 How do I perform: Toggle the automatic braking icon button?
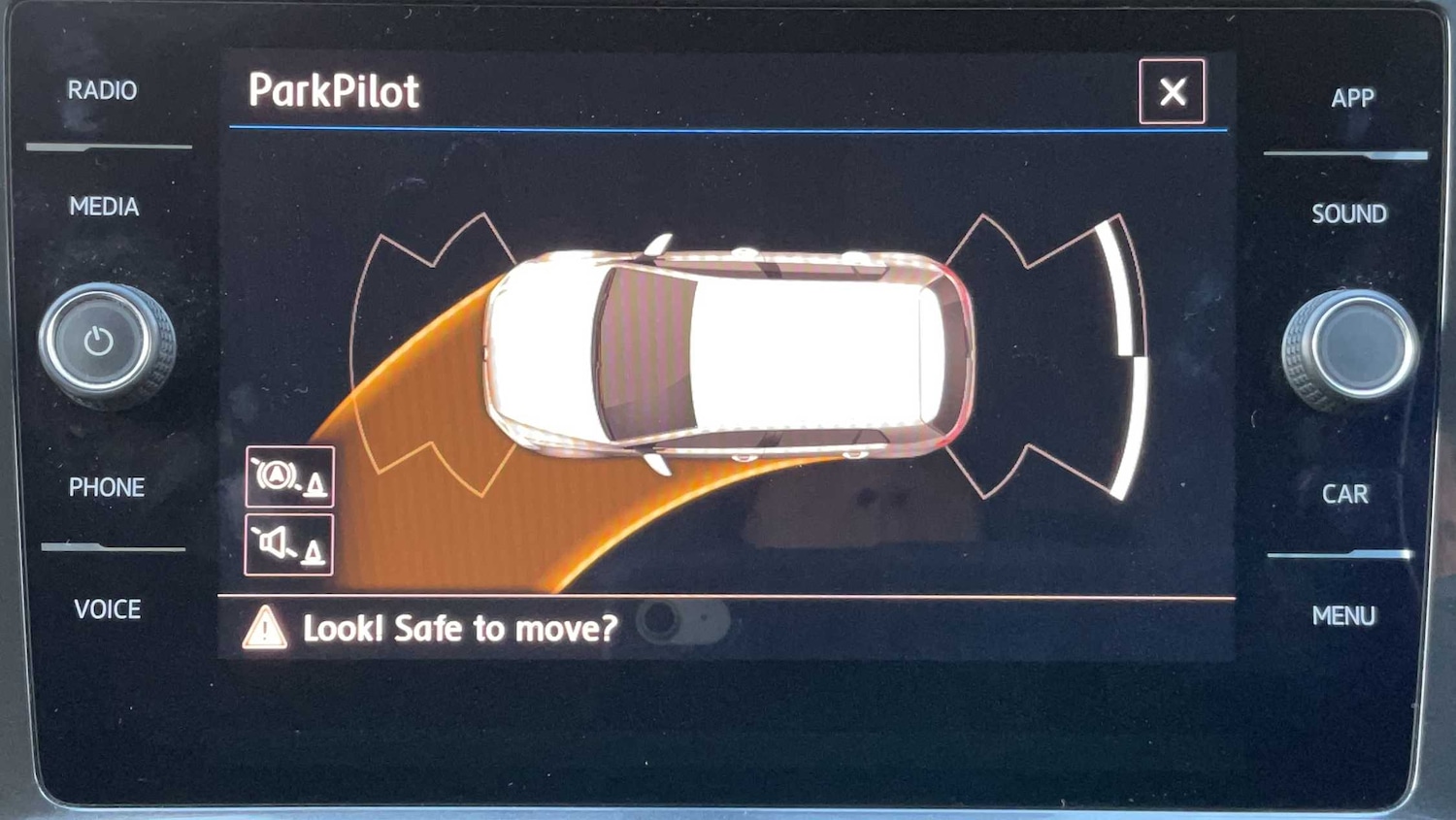coord(290,476)
